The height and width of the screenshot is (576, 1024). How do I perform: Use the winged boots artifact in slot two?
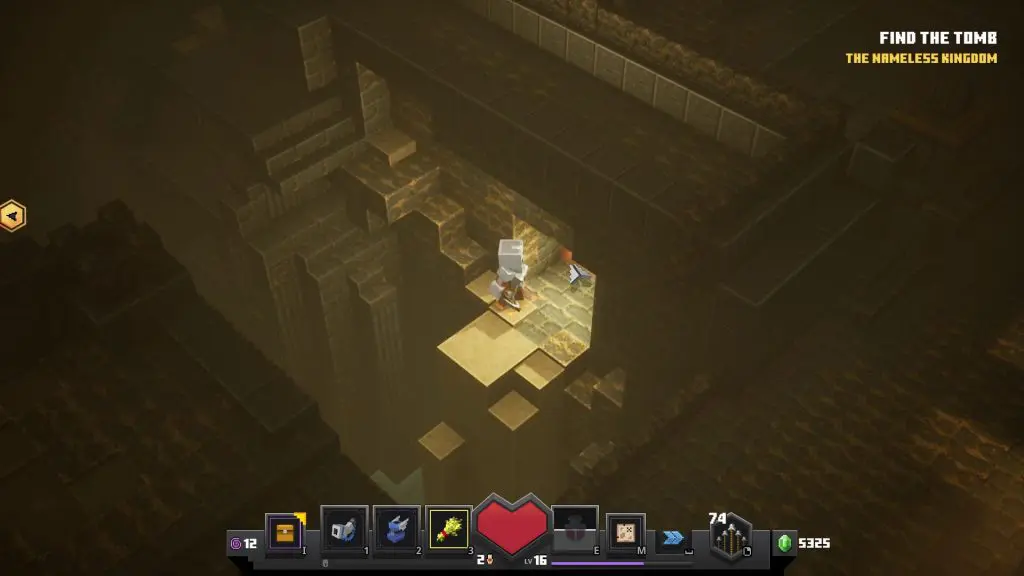coord(396,529)
